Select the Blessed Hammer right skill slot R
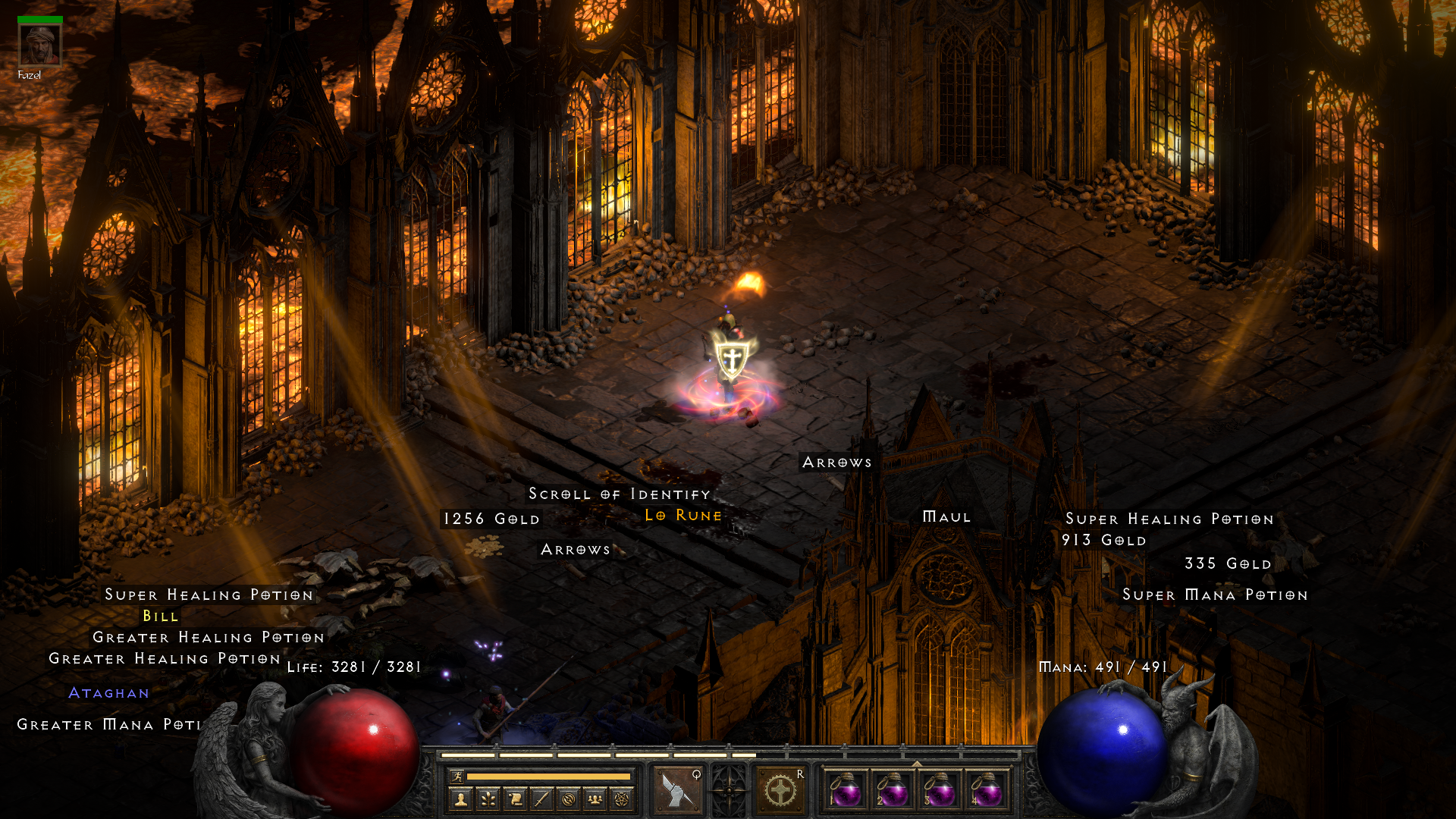 tap(780, 789)
